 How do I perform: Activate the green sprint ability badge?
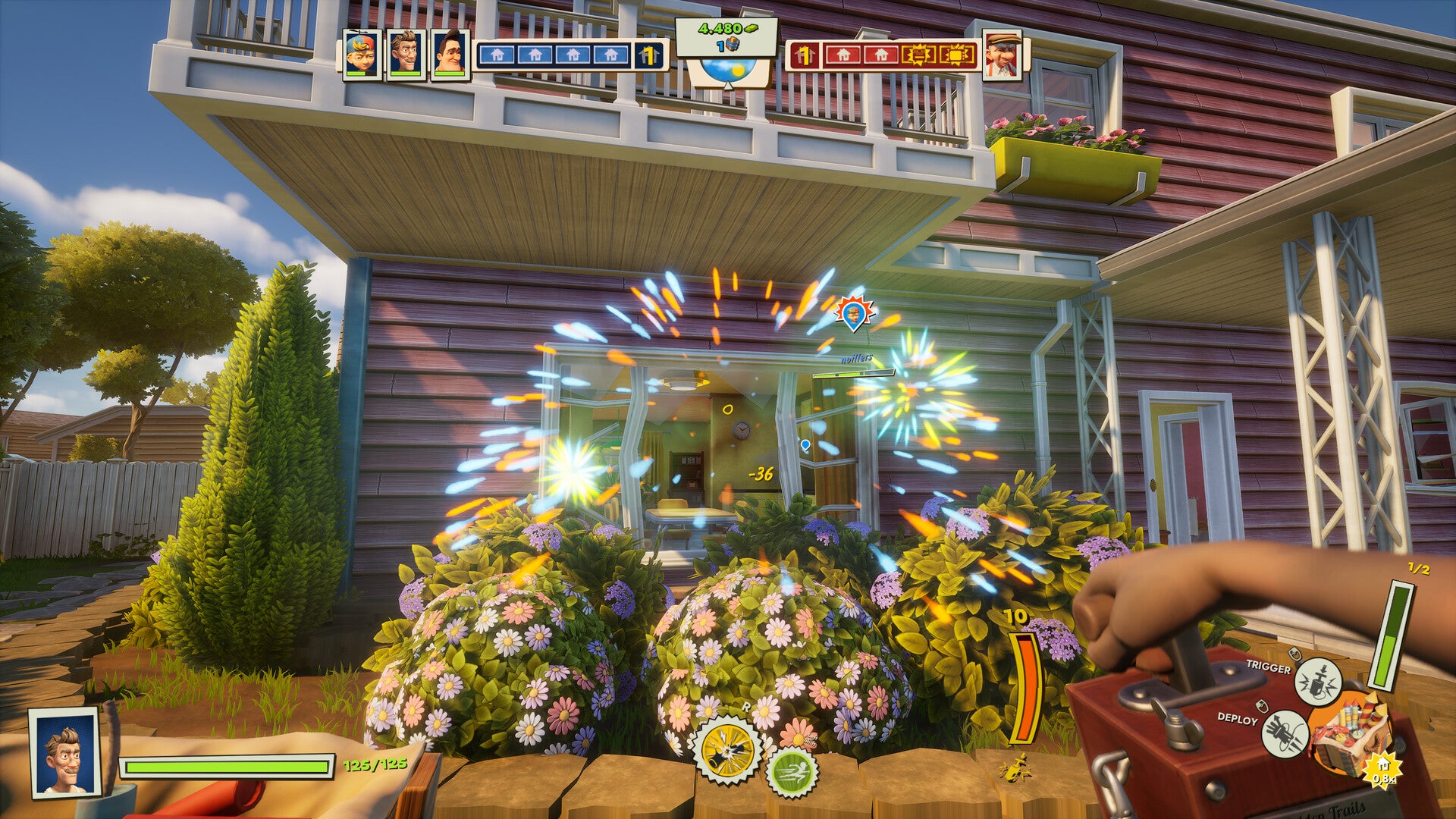pyautogui.click(x=791, y=772)
